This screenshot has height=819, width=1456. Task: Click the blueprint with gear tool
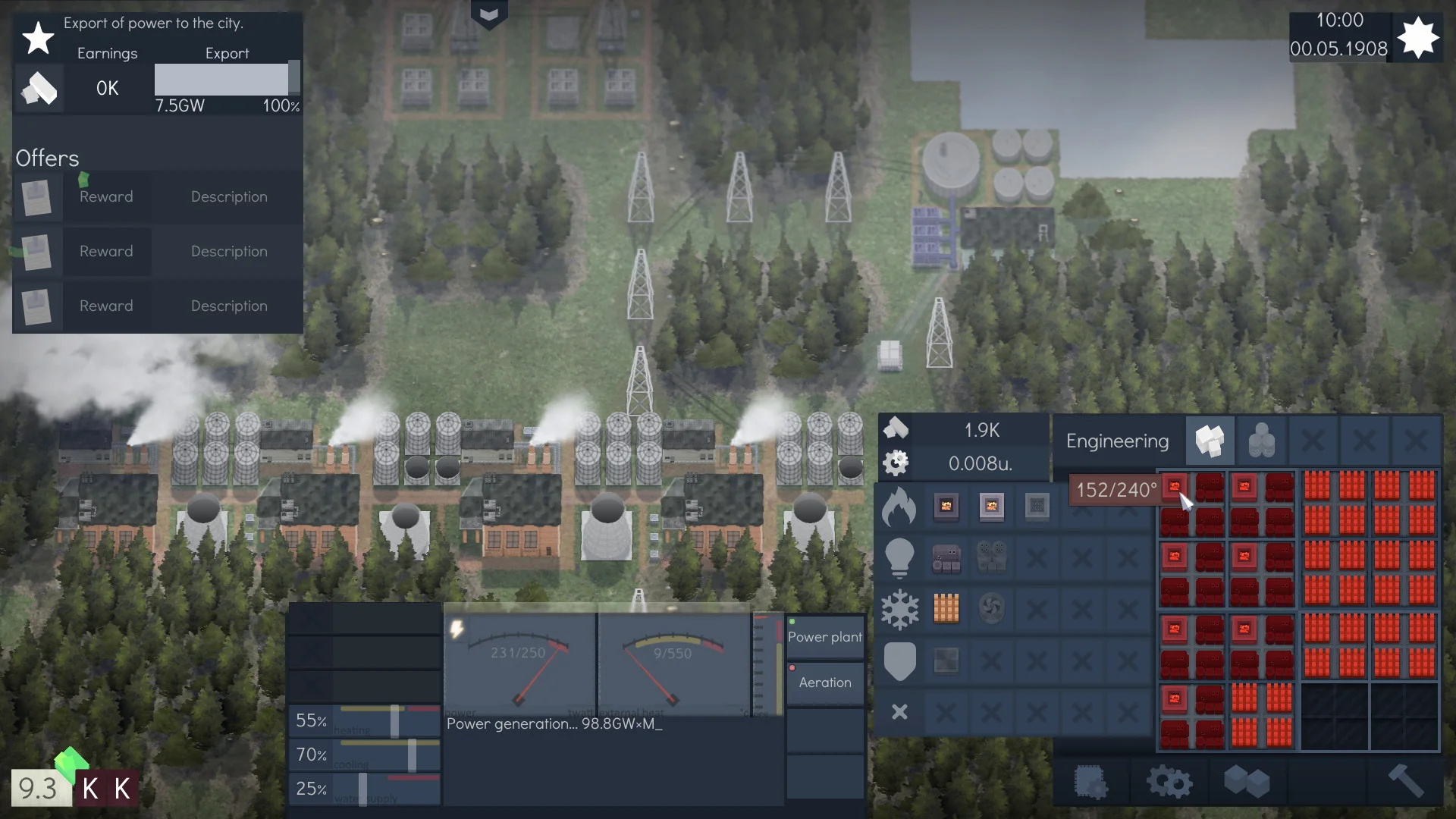coord(1090,781)
